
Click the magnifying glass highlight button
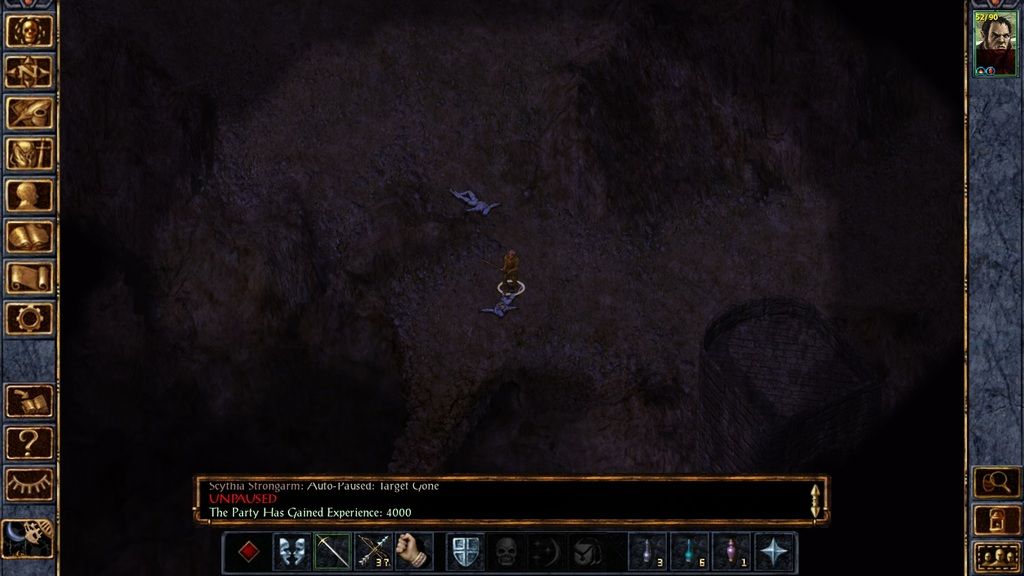996,483
